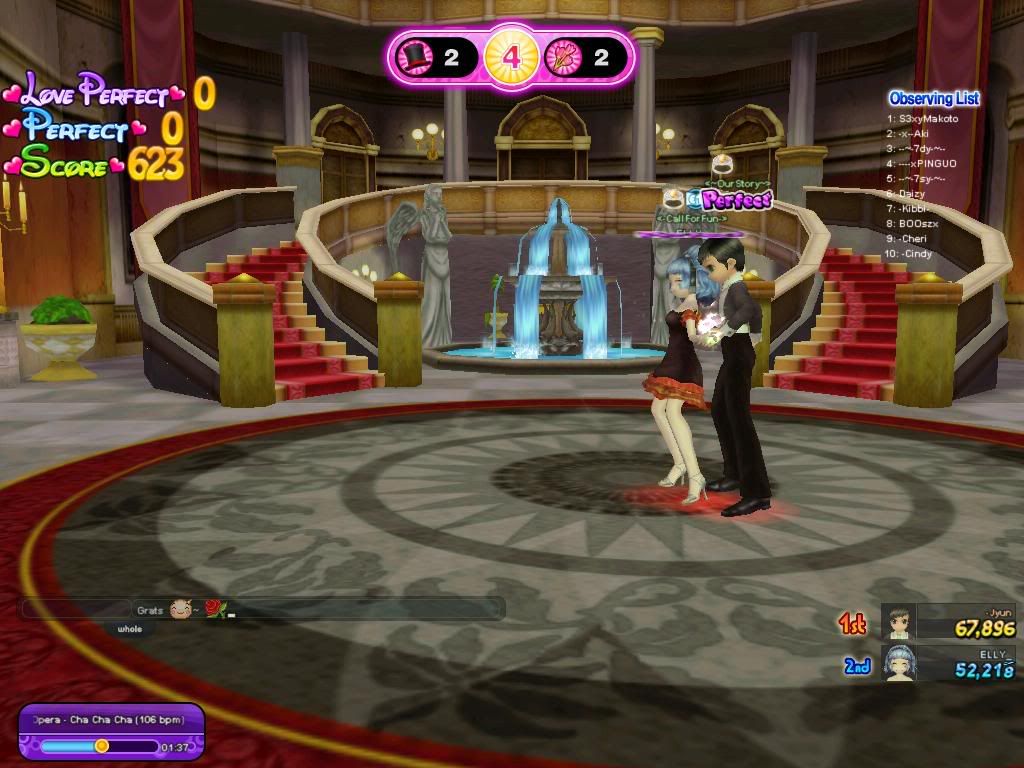Viewport: 1024px width, 768px height.
Task: Click the song progress slider knob
Action: [x=101, y=746]
